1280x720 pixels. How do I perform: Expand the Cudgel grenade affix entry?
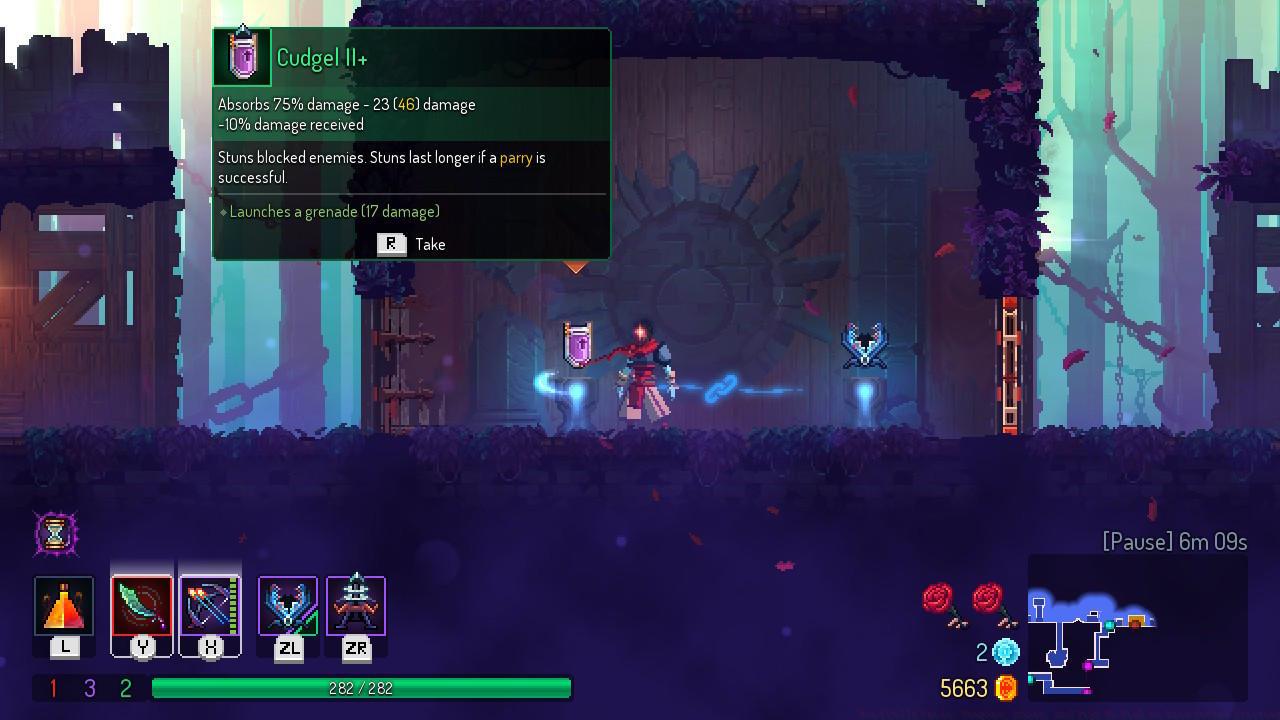(x=330, y=211)
